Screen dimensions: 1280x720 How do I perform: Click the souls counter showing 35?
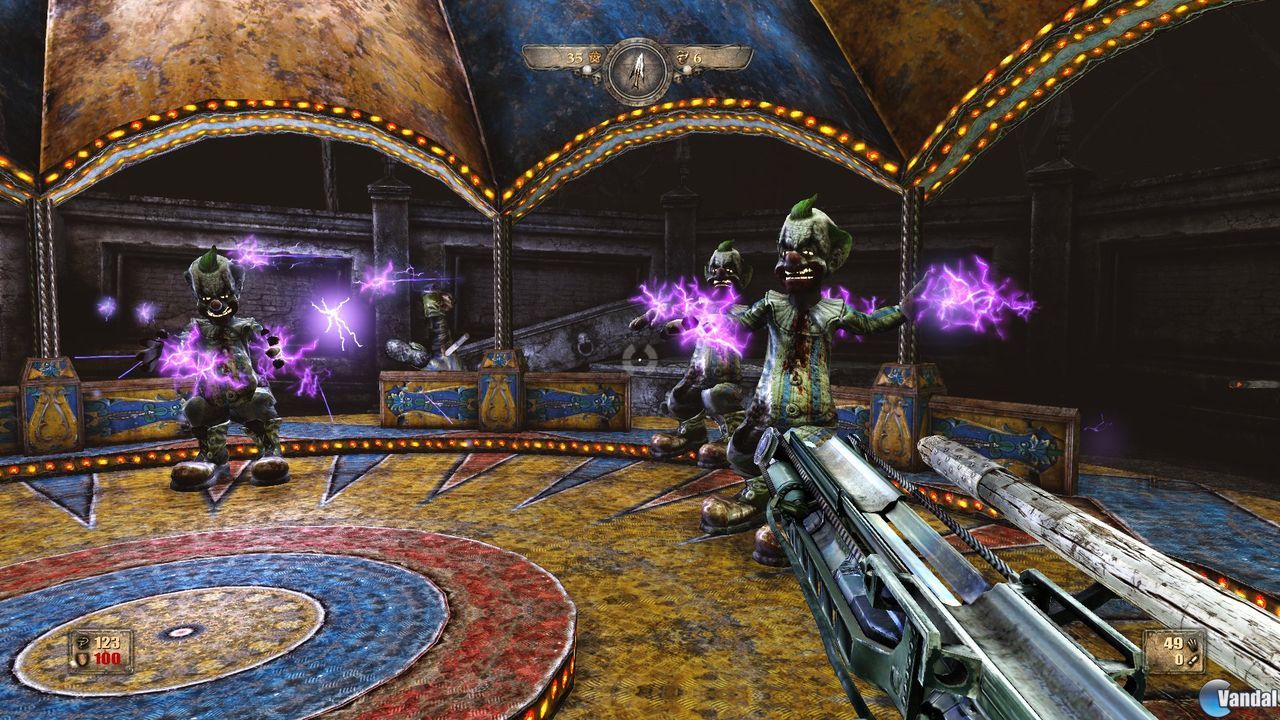(x=574, y=57)
